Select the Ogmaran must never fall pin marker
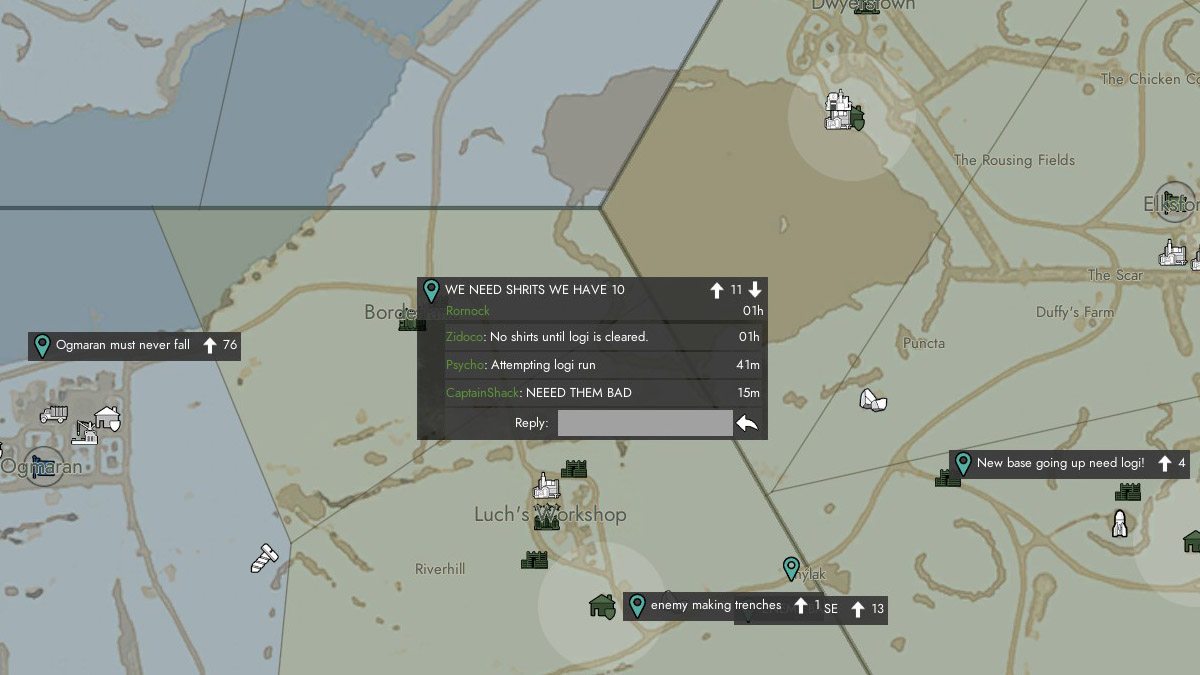Viewport: 1200px width, 675px height. point(42,346)
